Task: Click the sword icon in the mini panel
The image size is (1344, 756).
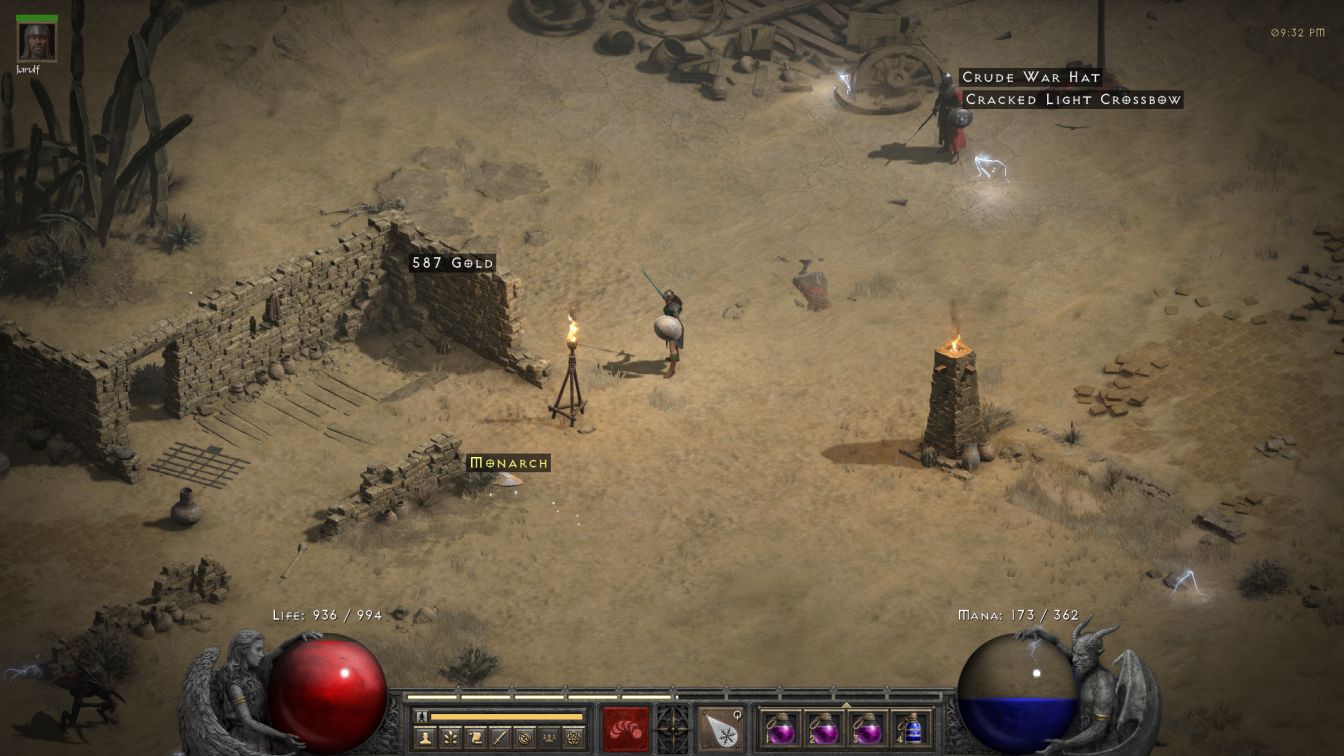Action: (501, 738)
